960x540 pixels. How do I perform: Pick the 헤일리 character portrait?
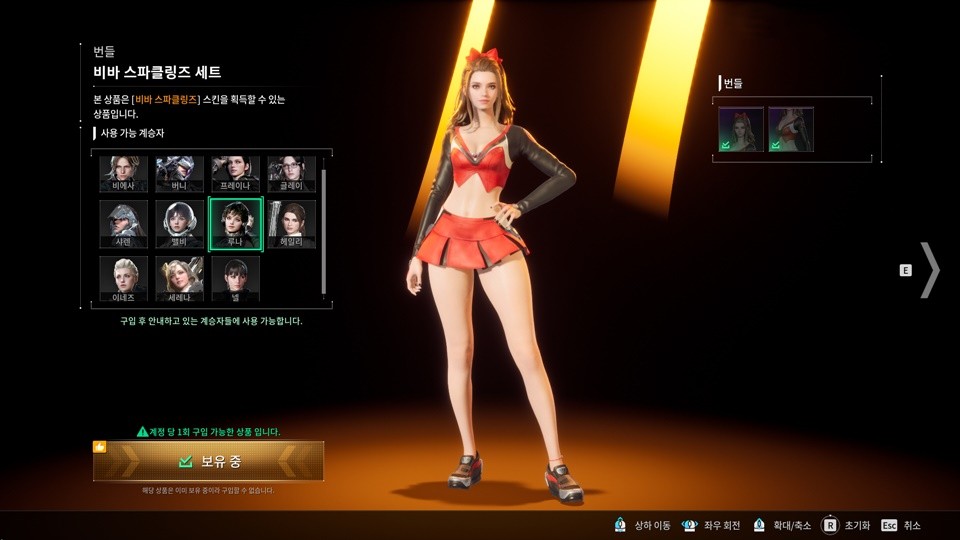292,224
